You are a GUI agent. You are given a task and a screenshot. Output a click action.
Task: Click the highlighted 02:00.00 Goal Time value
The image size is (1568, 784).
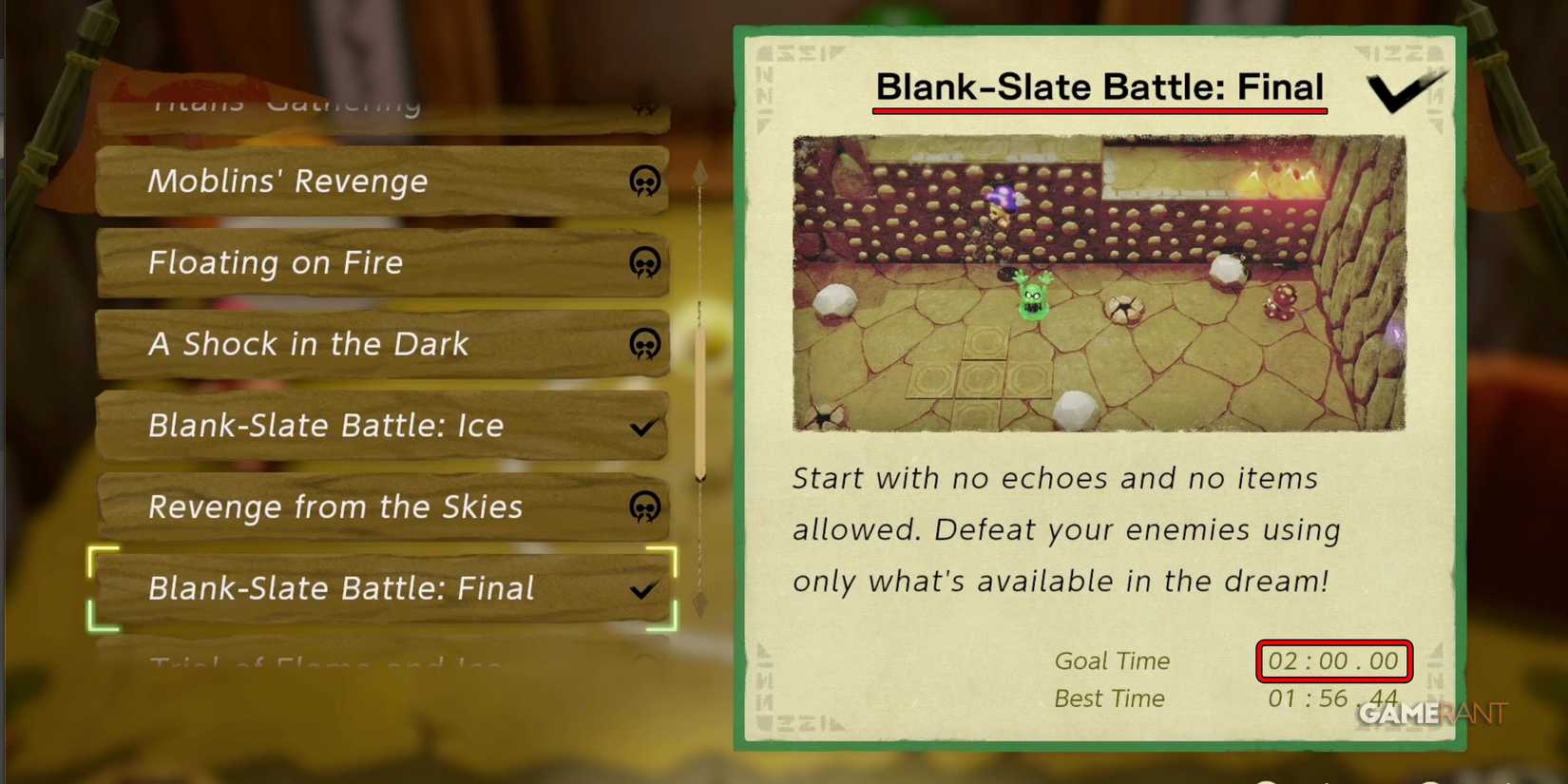1333,660
